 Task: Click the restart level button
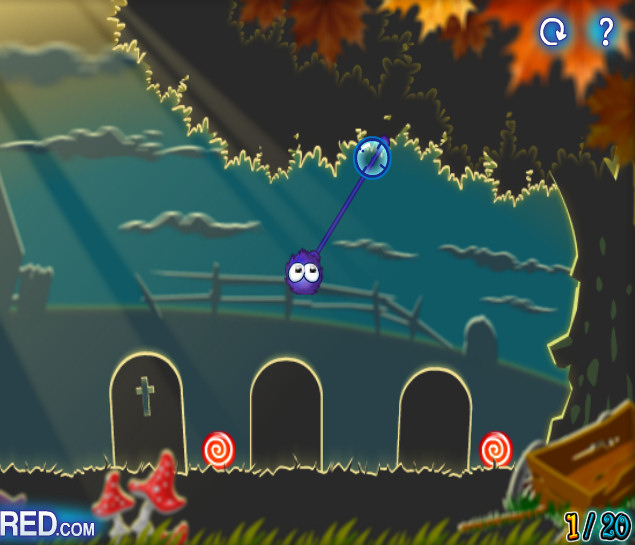click(553, 32)
